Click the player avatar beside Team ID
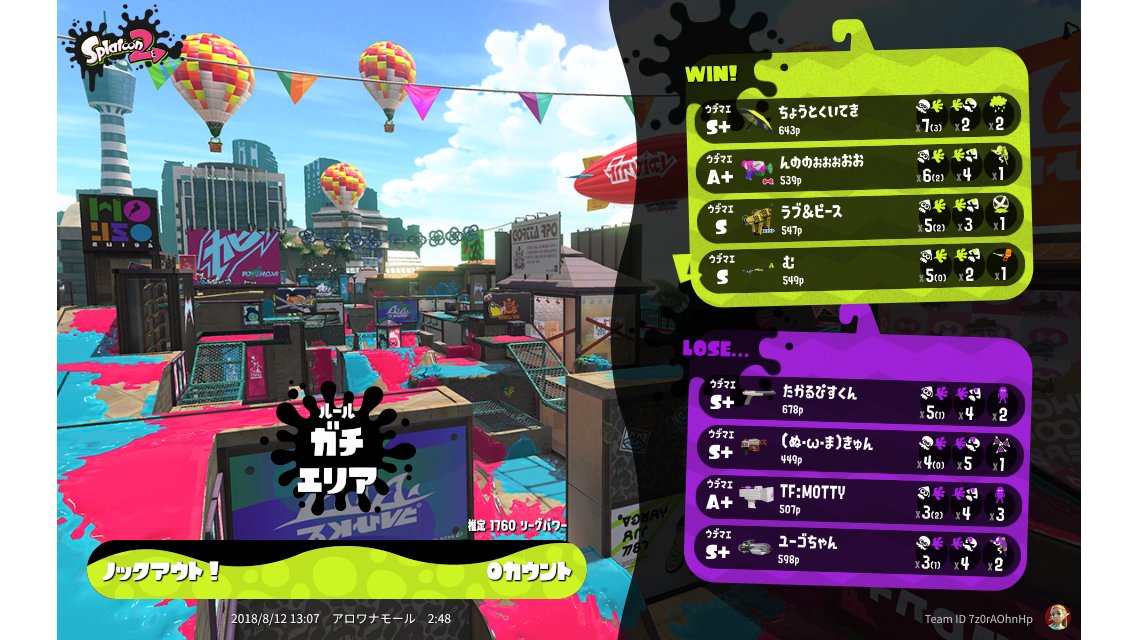The image size is (1138, 640). [x=1053, y=618]
